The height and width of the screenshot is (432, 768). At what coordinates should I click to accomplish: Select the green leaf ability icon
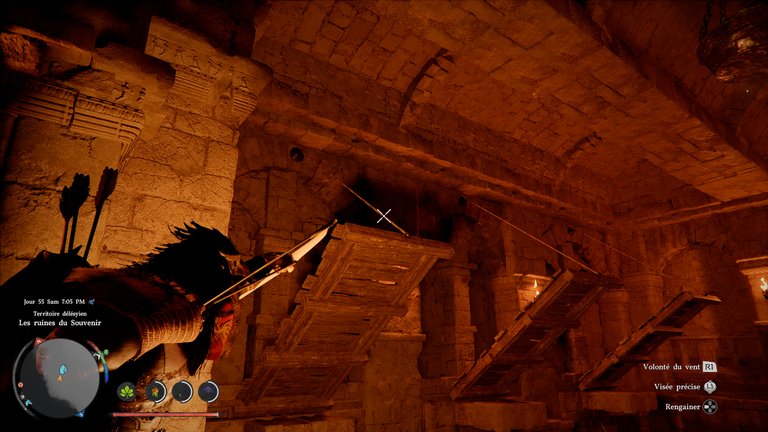point(127,391)
